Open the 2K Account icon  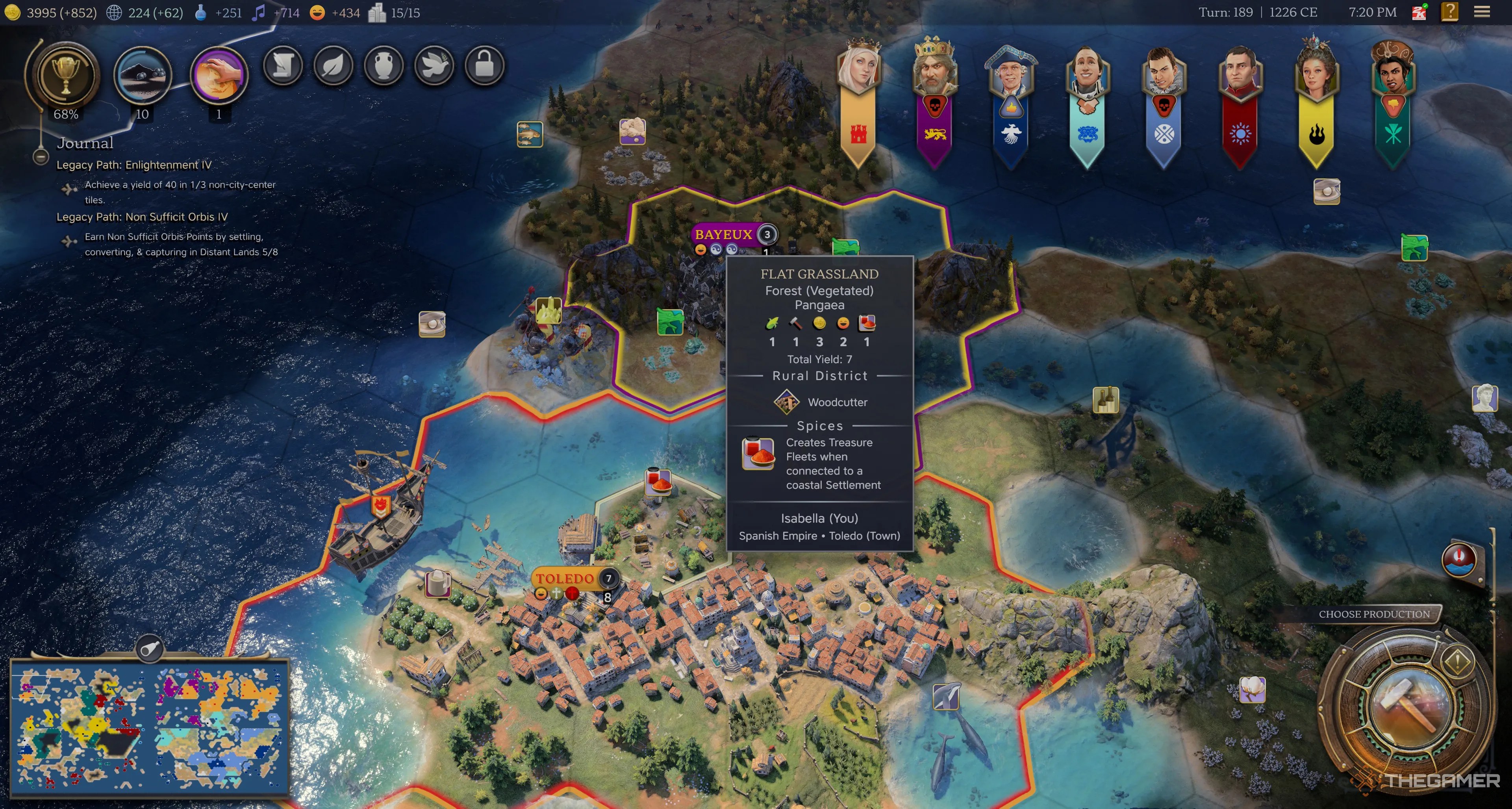click(1419, 12)
